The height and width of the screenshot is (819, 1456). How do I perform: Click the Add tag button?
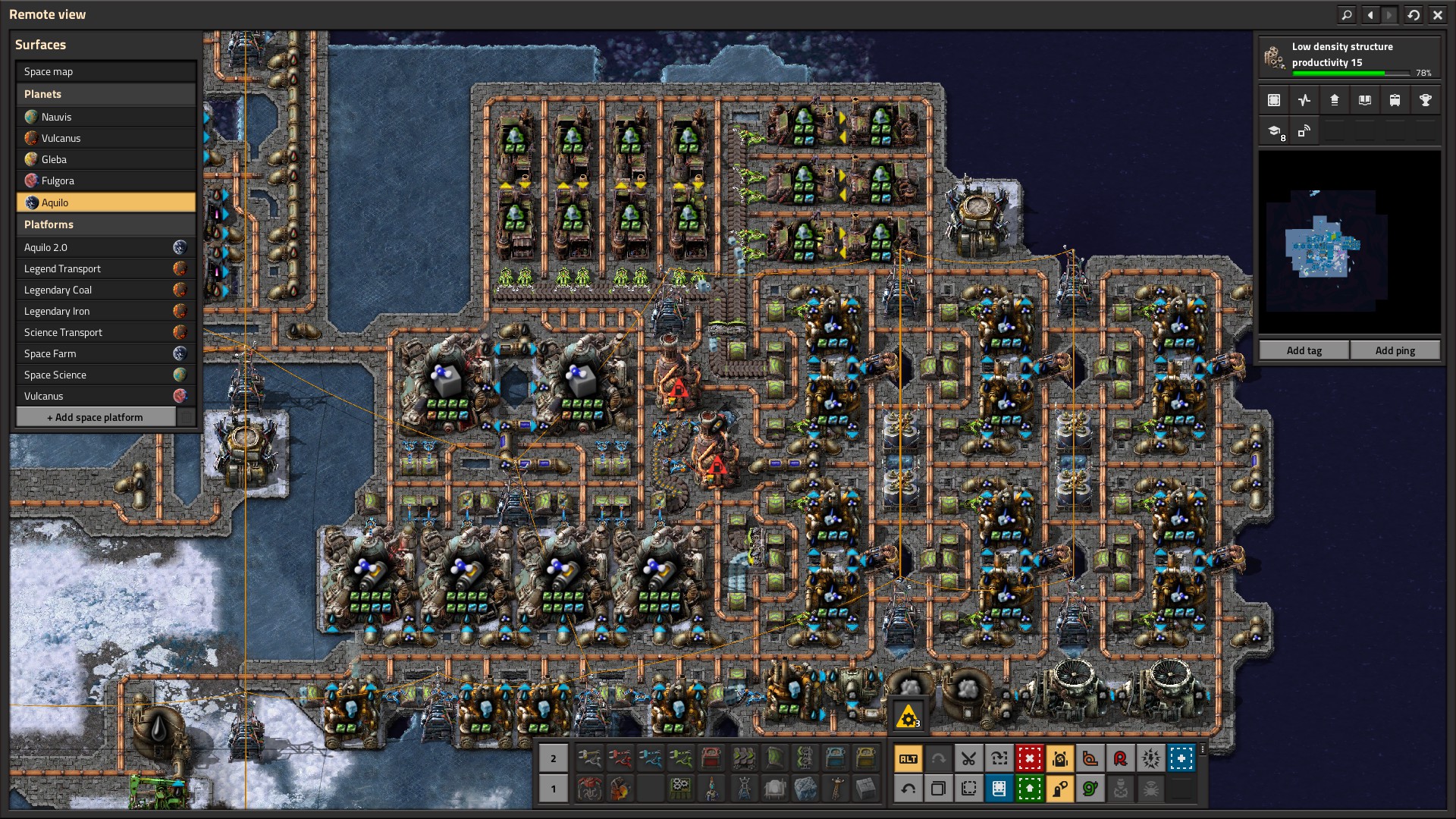[x=1304, y=350]
